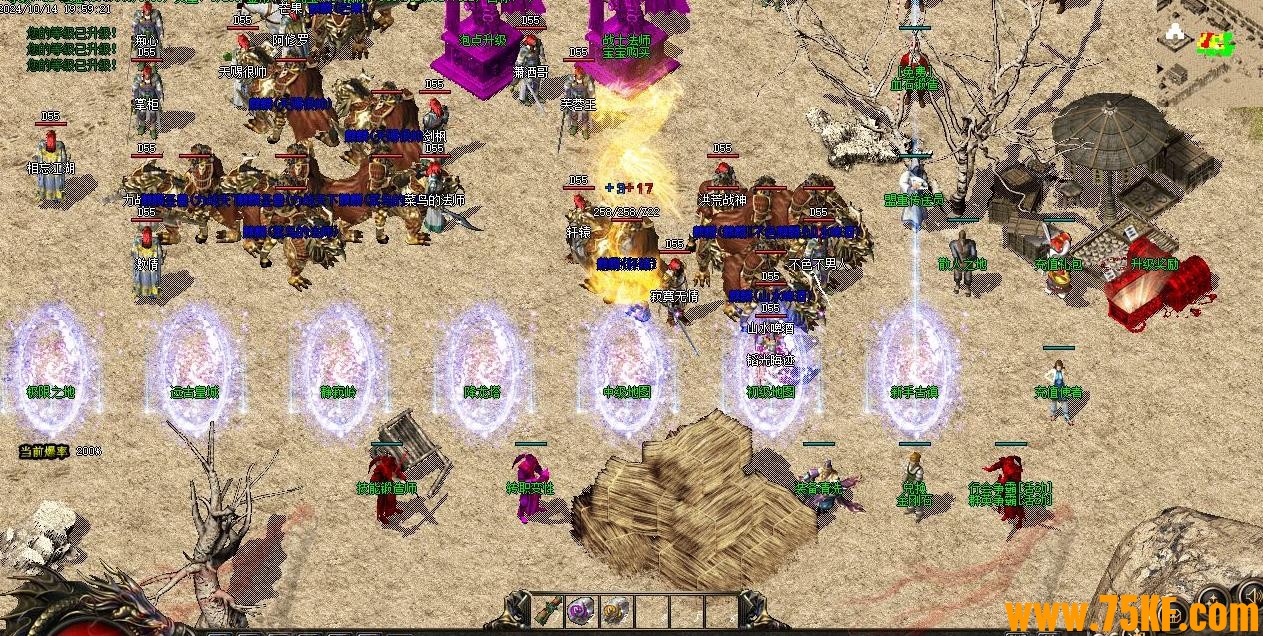Use the scroll item in the hotbar

[548, 609]
